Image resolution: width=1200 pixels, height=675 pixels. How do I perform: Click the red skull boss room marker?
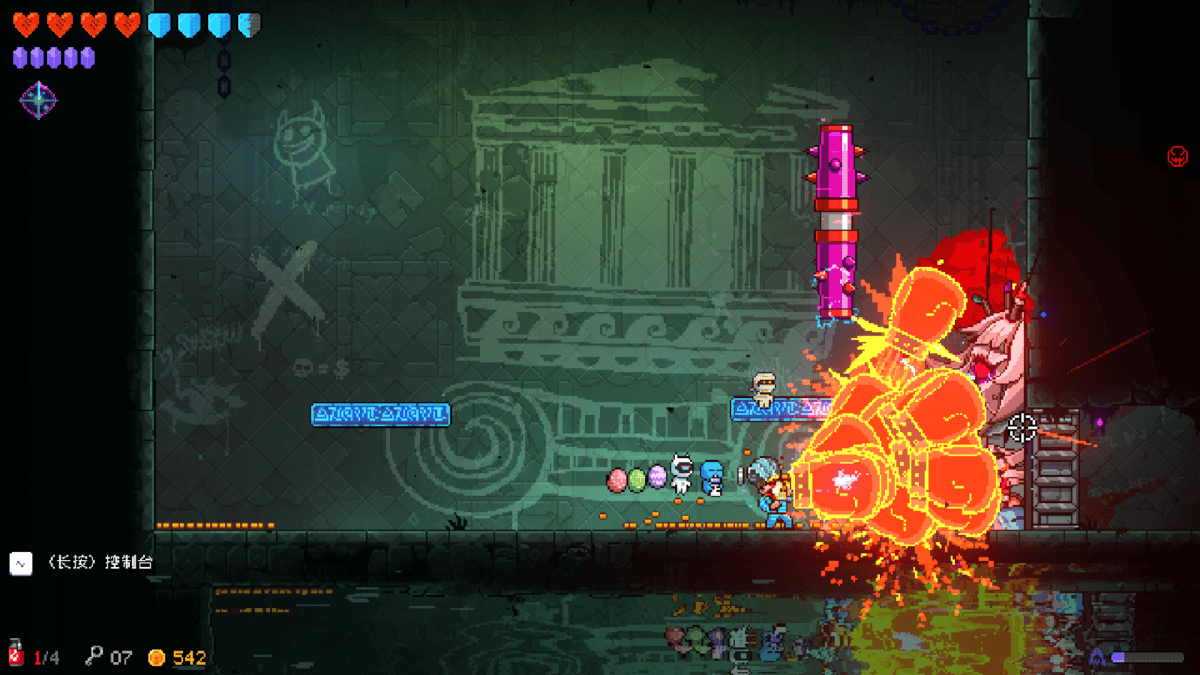[1177, 156]
